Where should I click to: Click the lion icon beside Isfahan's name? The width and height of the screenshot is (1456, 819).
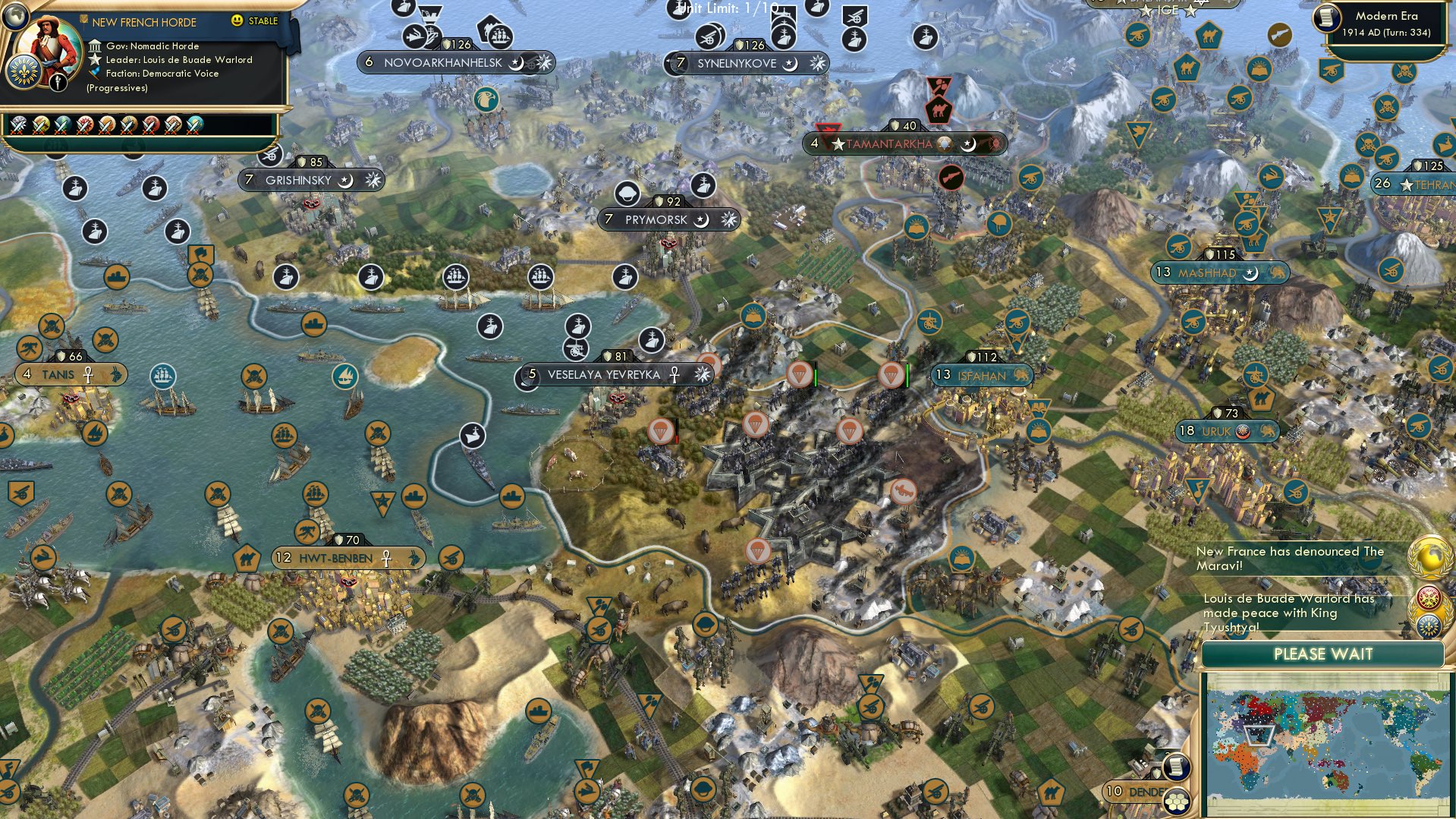[x=1020, y=374]
